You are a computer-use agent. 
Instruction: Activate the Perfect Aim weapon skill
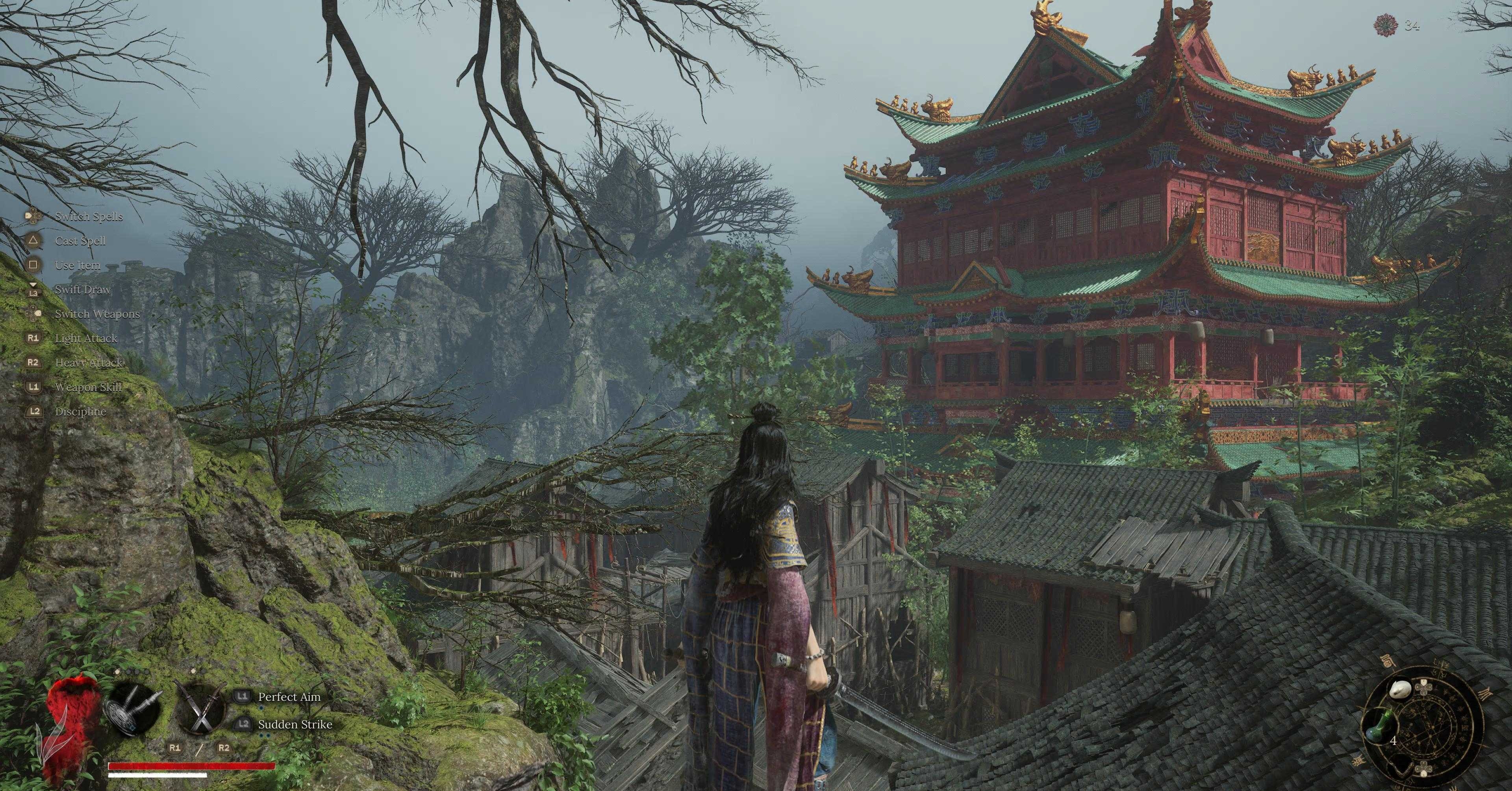pos(289,697)
